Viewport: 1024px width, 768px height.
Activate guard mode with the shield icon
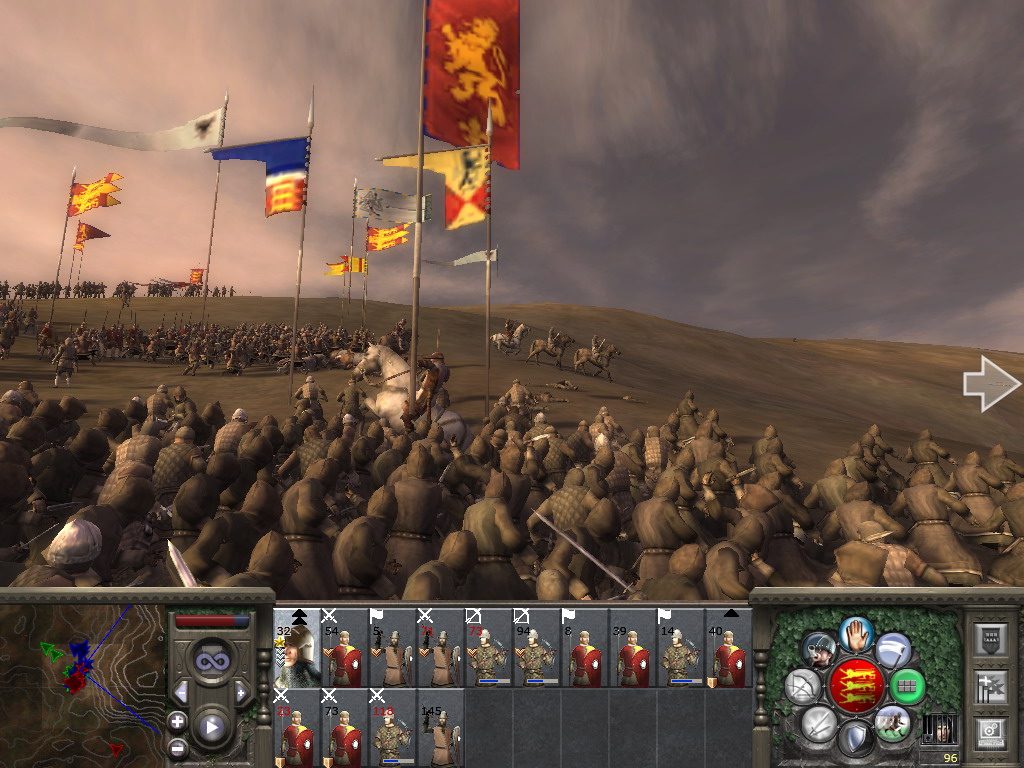tap(855, 739)
